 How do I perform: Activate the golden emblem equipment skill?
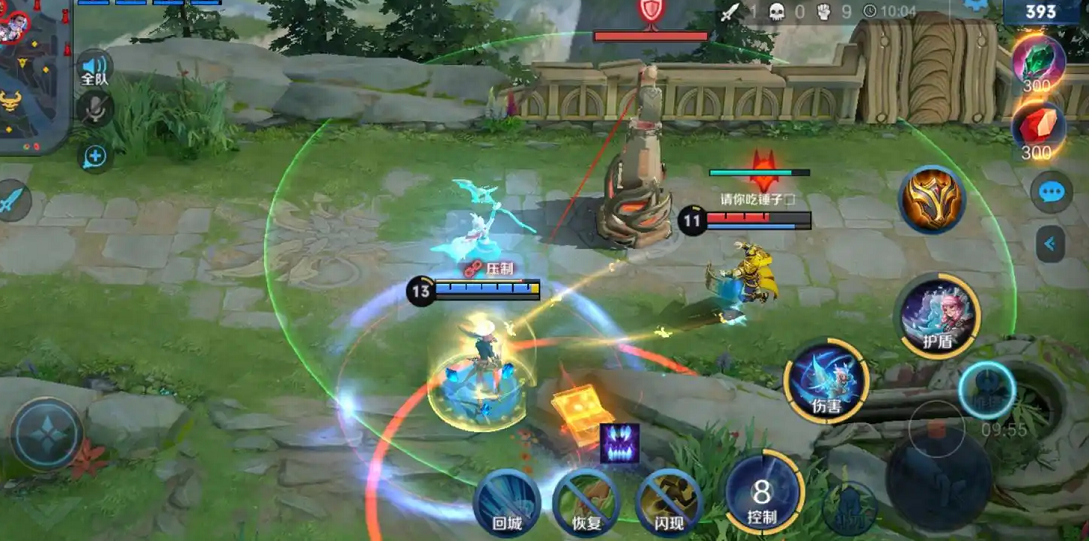point(931,199)
